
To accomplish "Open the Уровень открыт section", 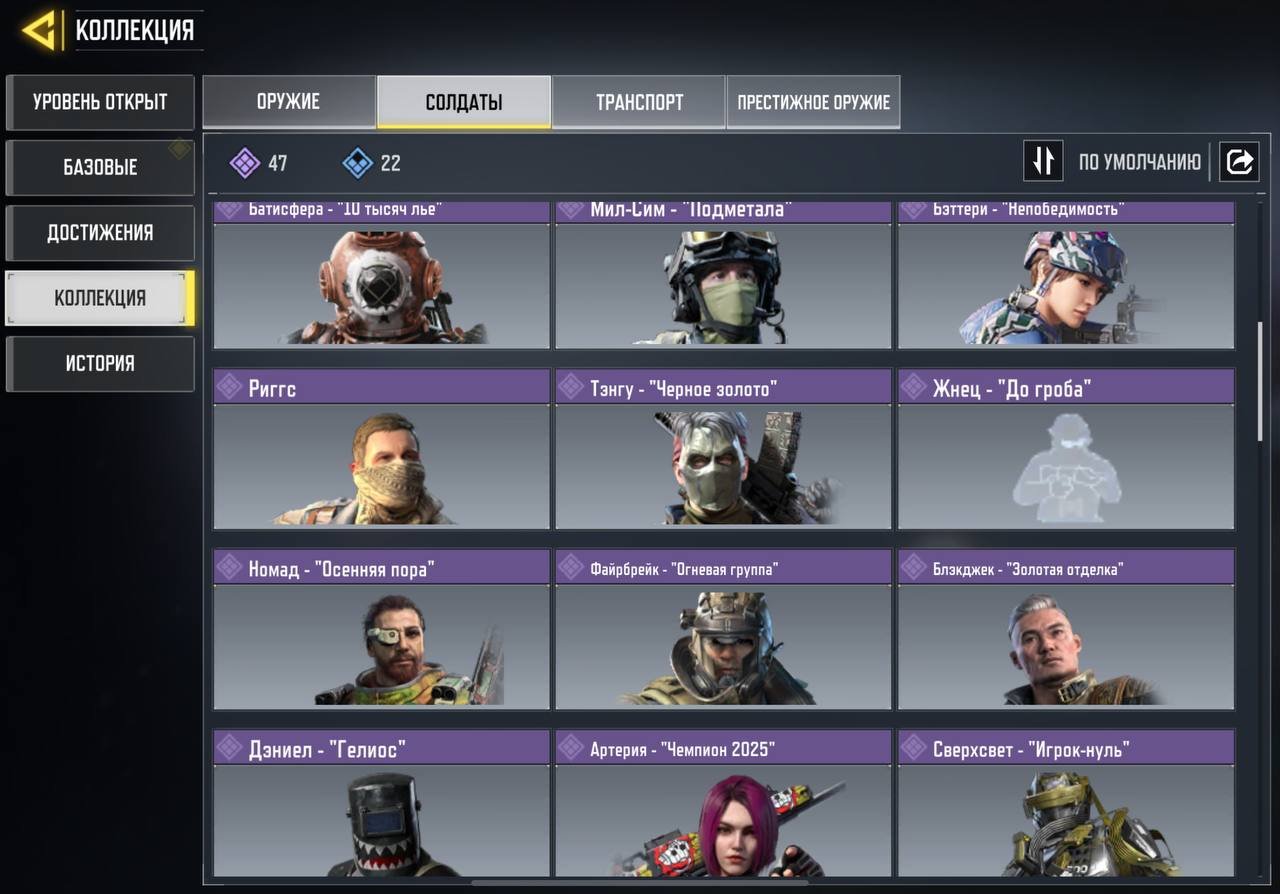I will (x=100, y=102).
